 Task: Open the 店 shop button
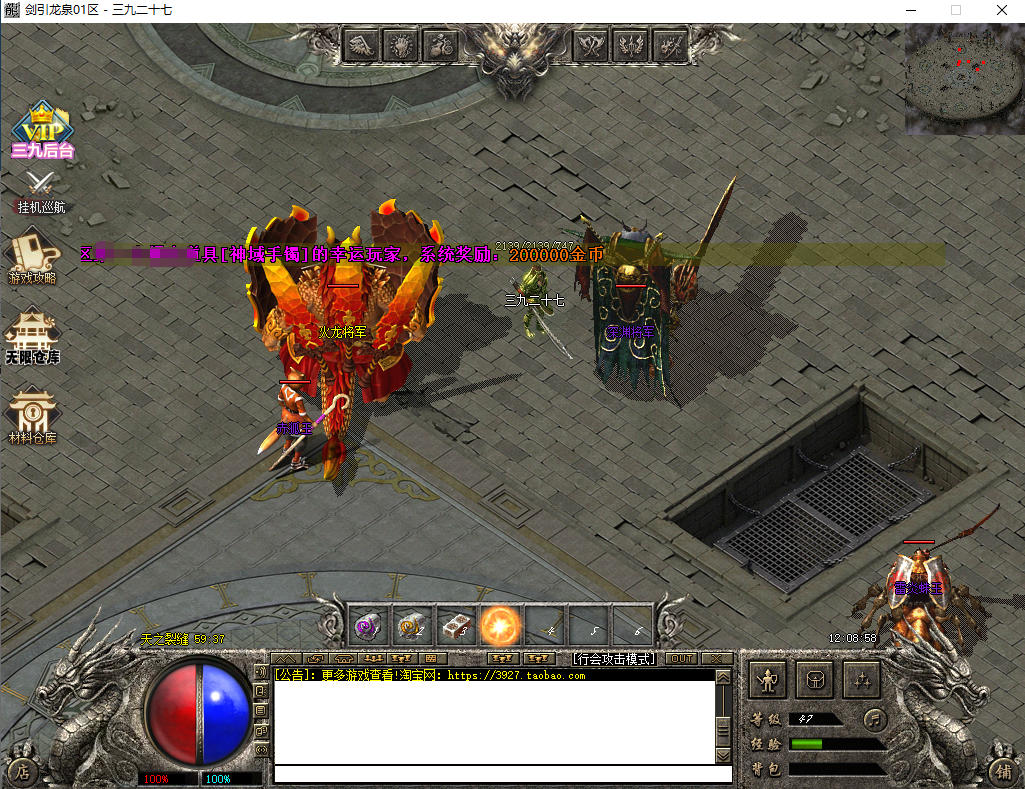click(x=23, y=771)
